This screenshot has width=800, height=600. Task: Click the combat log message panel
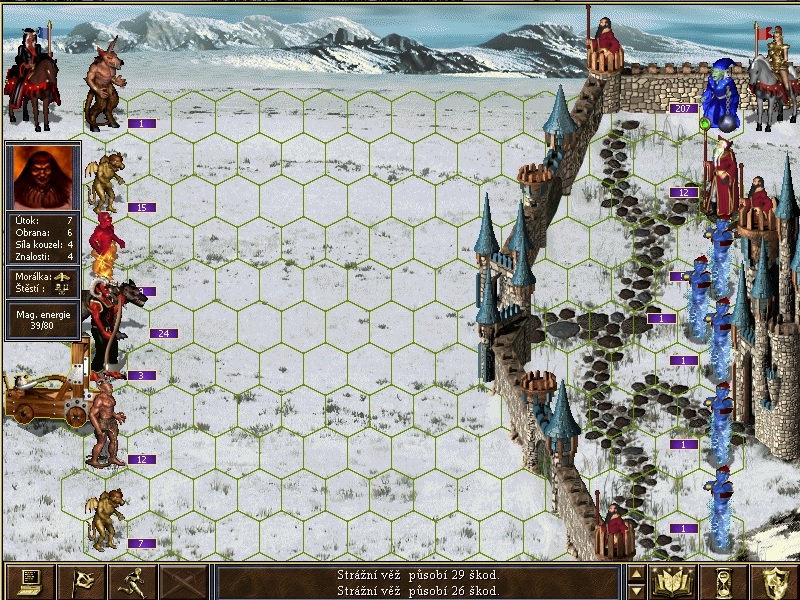click(x=418, y=582)
